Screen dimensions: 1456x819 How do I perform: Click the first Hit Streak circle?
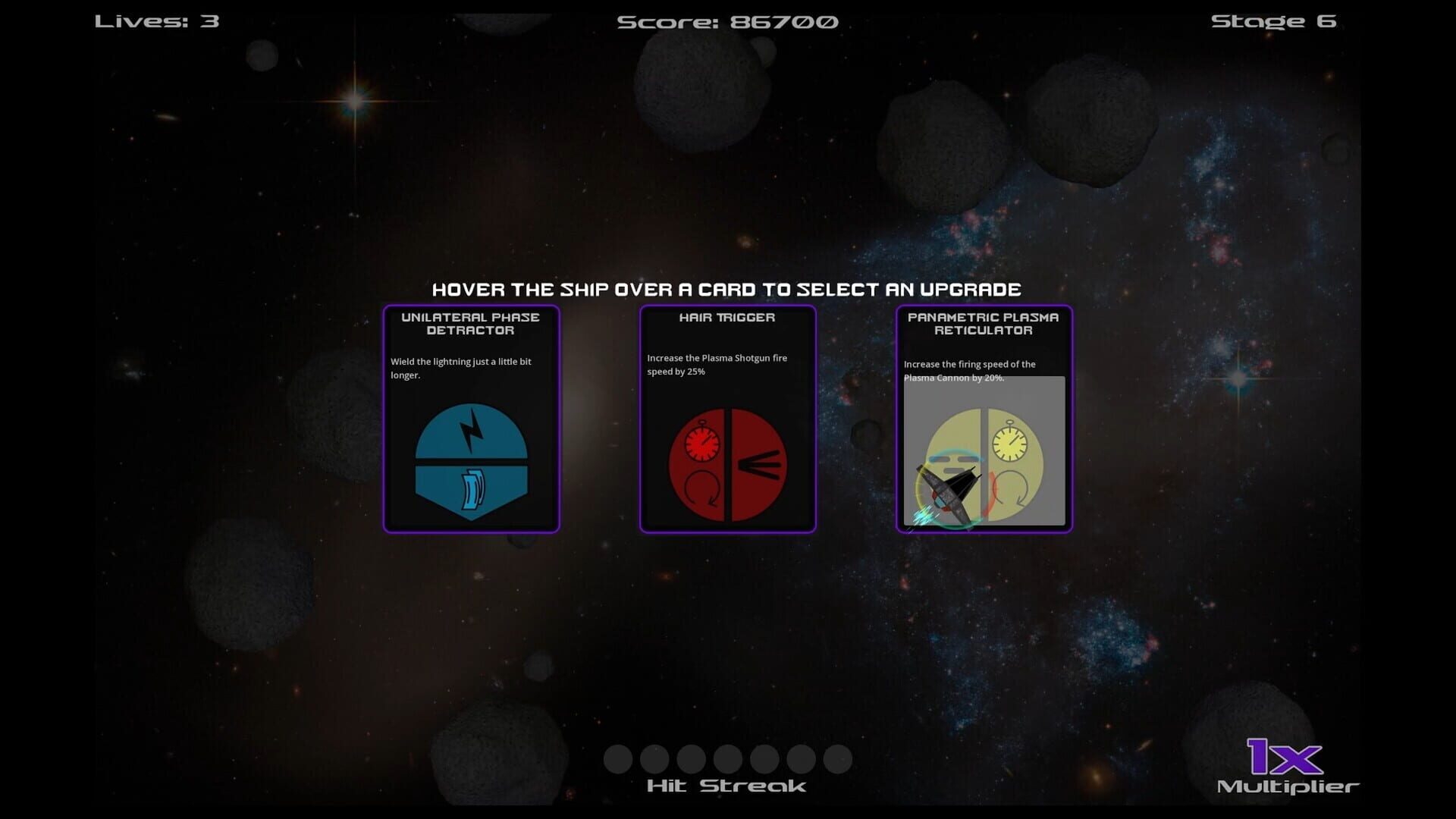618,759
